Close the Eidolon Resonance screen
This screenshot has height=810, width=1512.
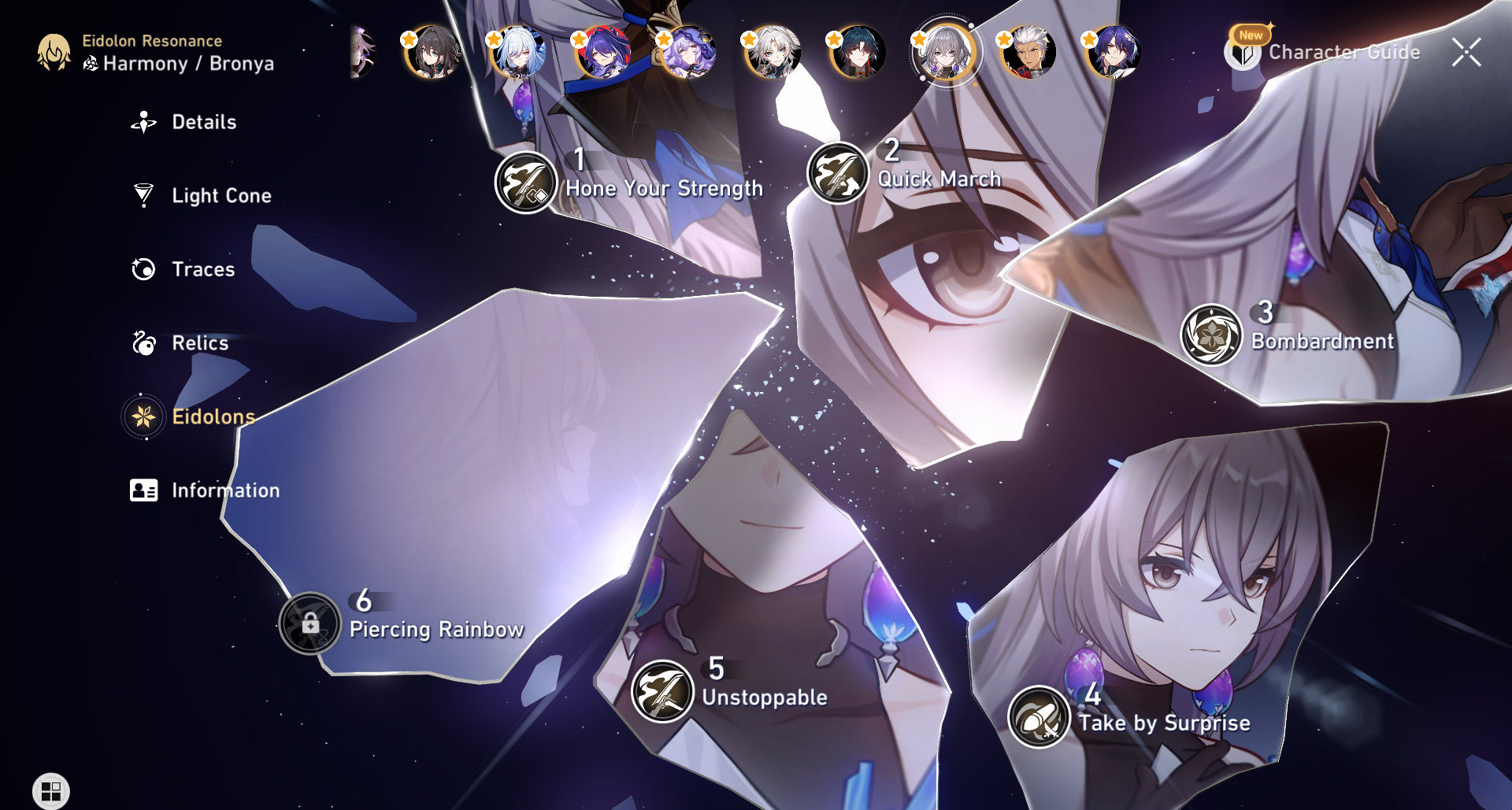(1466, 52)
